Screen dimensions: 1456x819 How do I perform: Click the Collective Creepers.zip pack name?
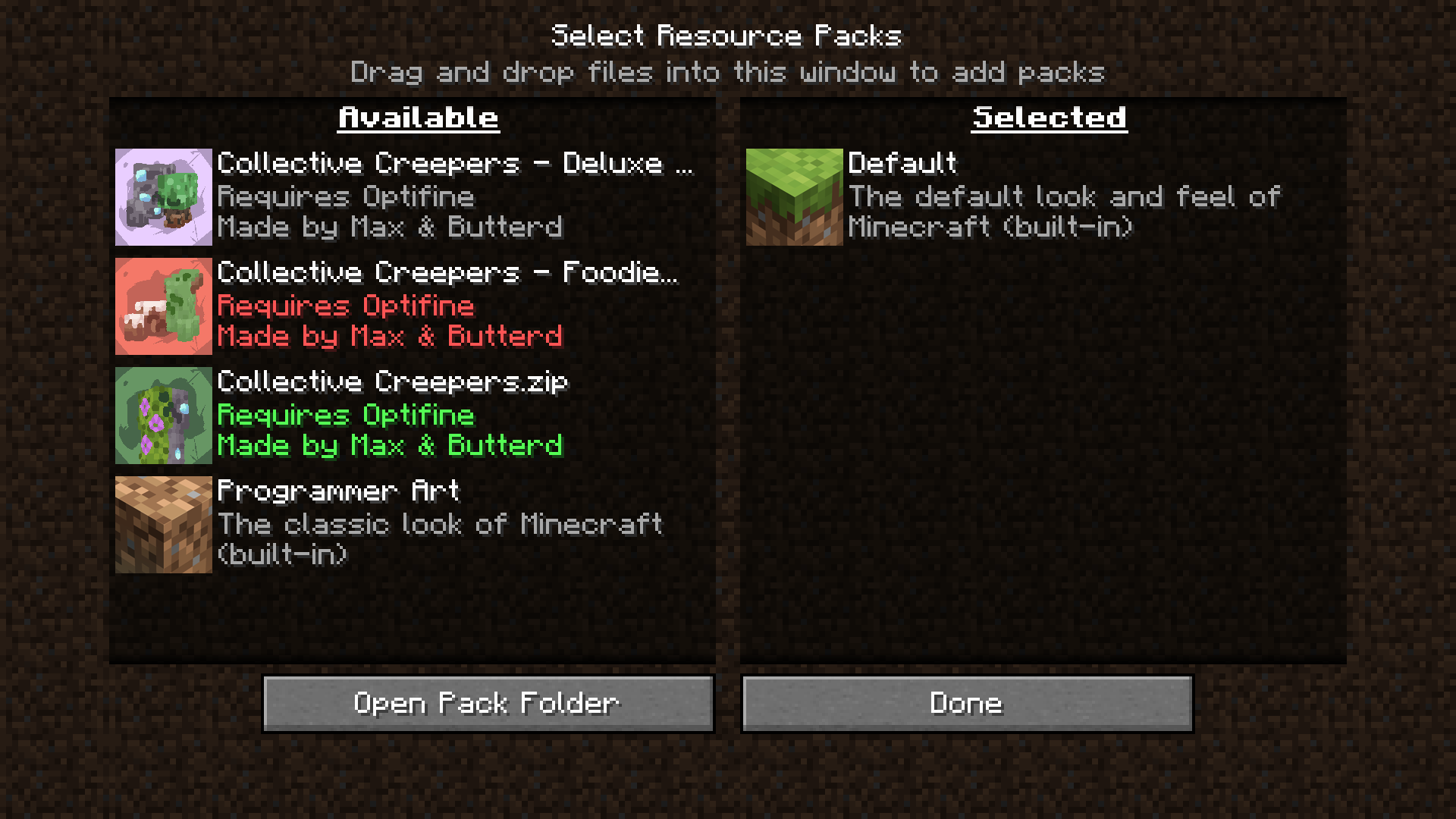click(x=391, y=382)
